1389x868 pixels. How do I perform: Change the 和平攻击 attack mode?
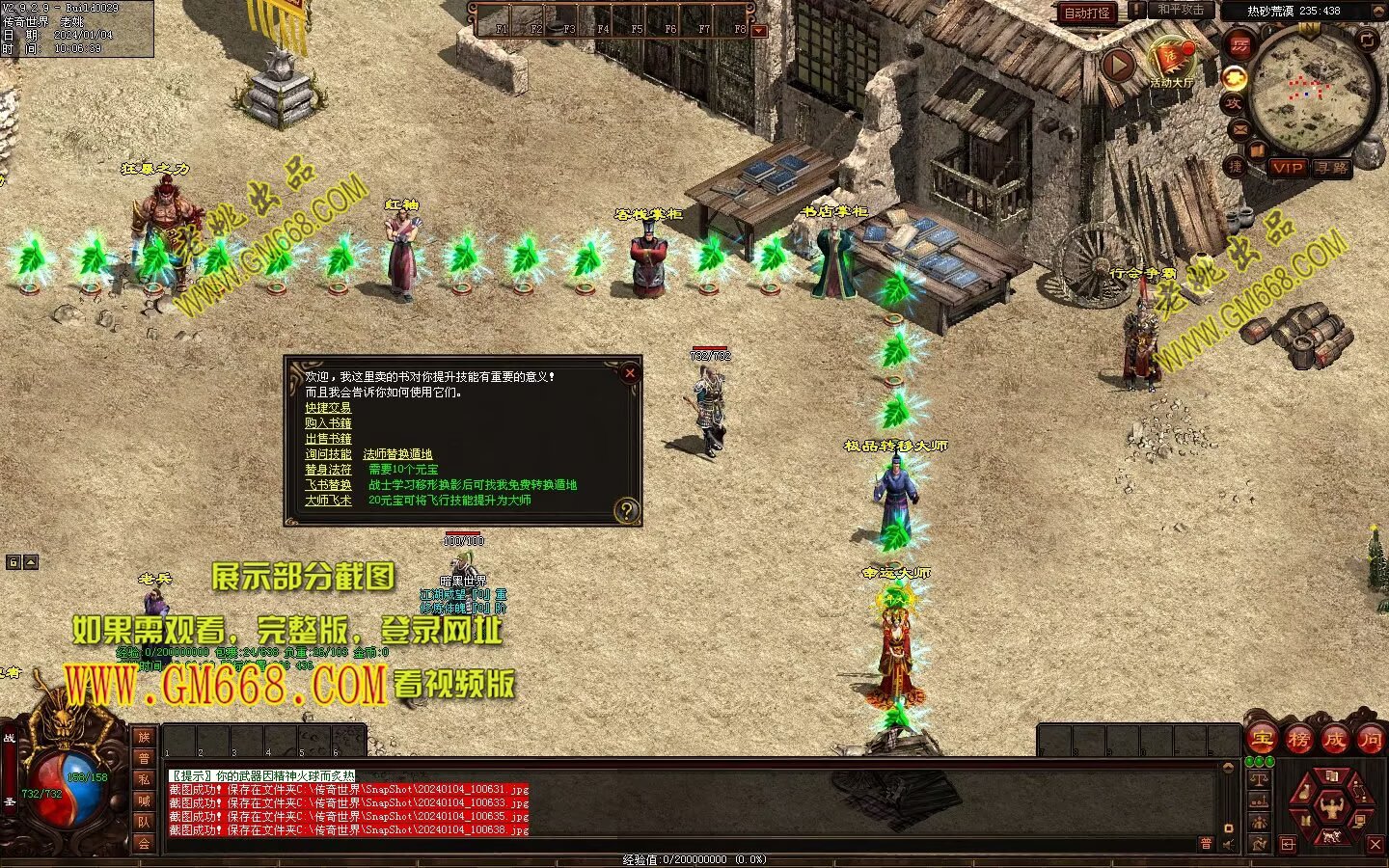[x=1181, y=10]
